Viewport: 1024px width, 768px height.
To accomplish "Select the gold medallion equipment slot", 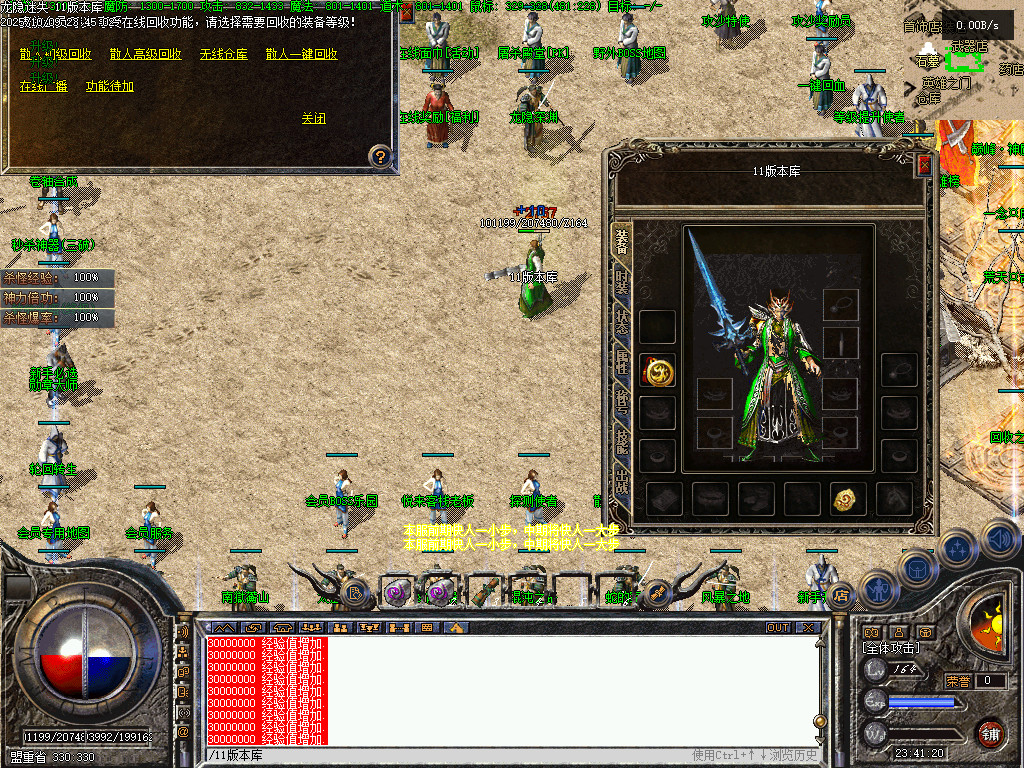I will point(657,371).
